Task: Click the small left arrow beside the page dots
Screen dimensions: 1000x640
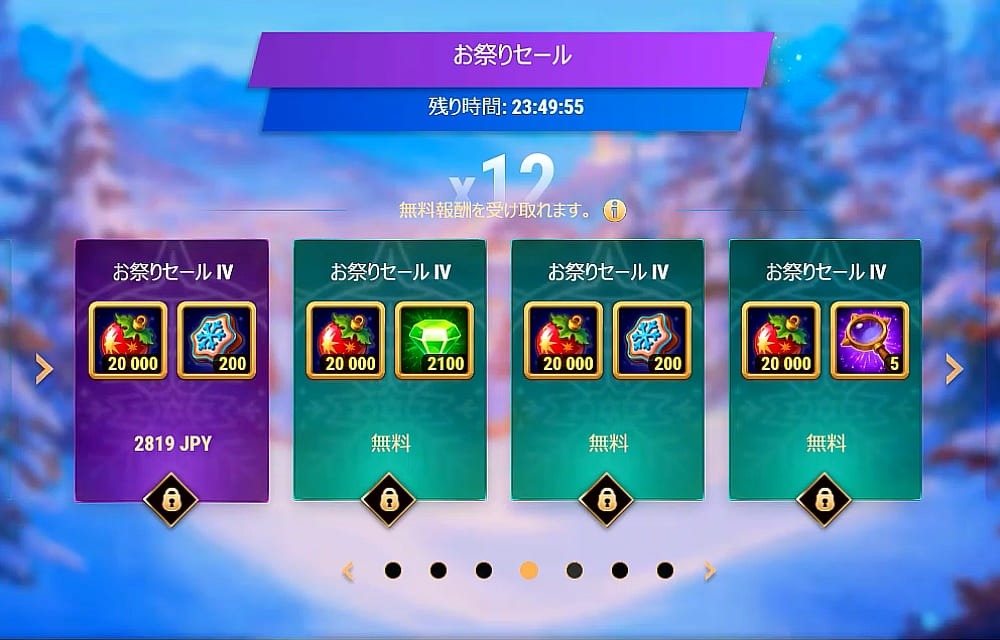Action: (348, 571)
